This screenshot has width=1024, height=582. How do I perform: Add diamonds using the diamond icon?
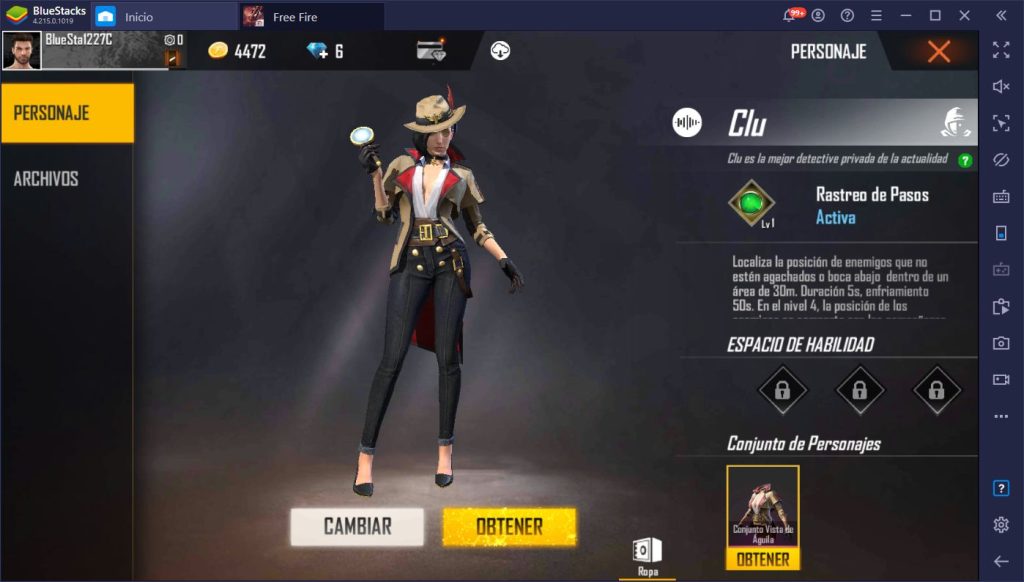[x=317, y=51]
